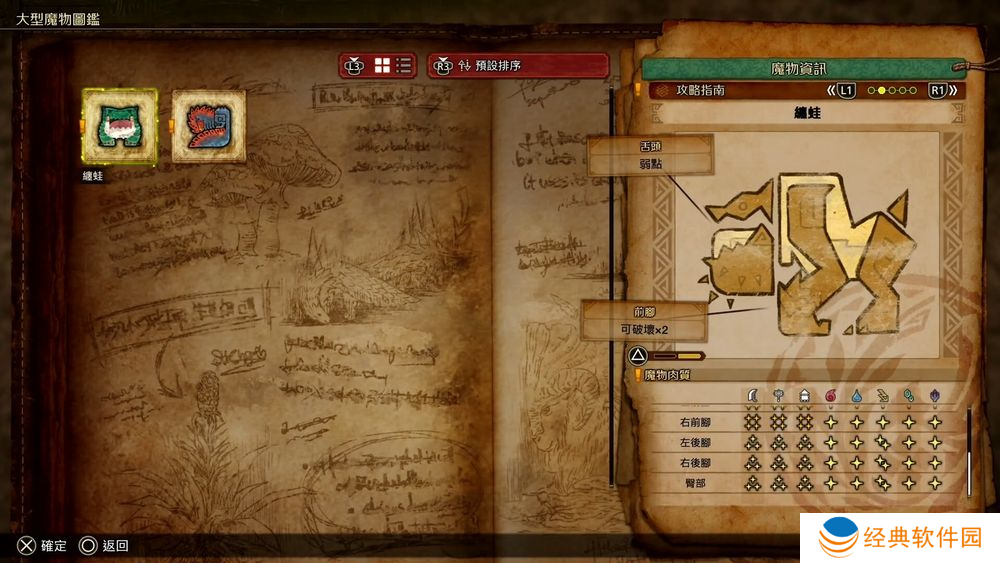Open the 預設排序 sort options
This screenshot has height=563, width=1000.
[518, 66]
